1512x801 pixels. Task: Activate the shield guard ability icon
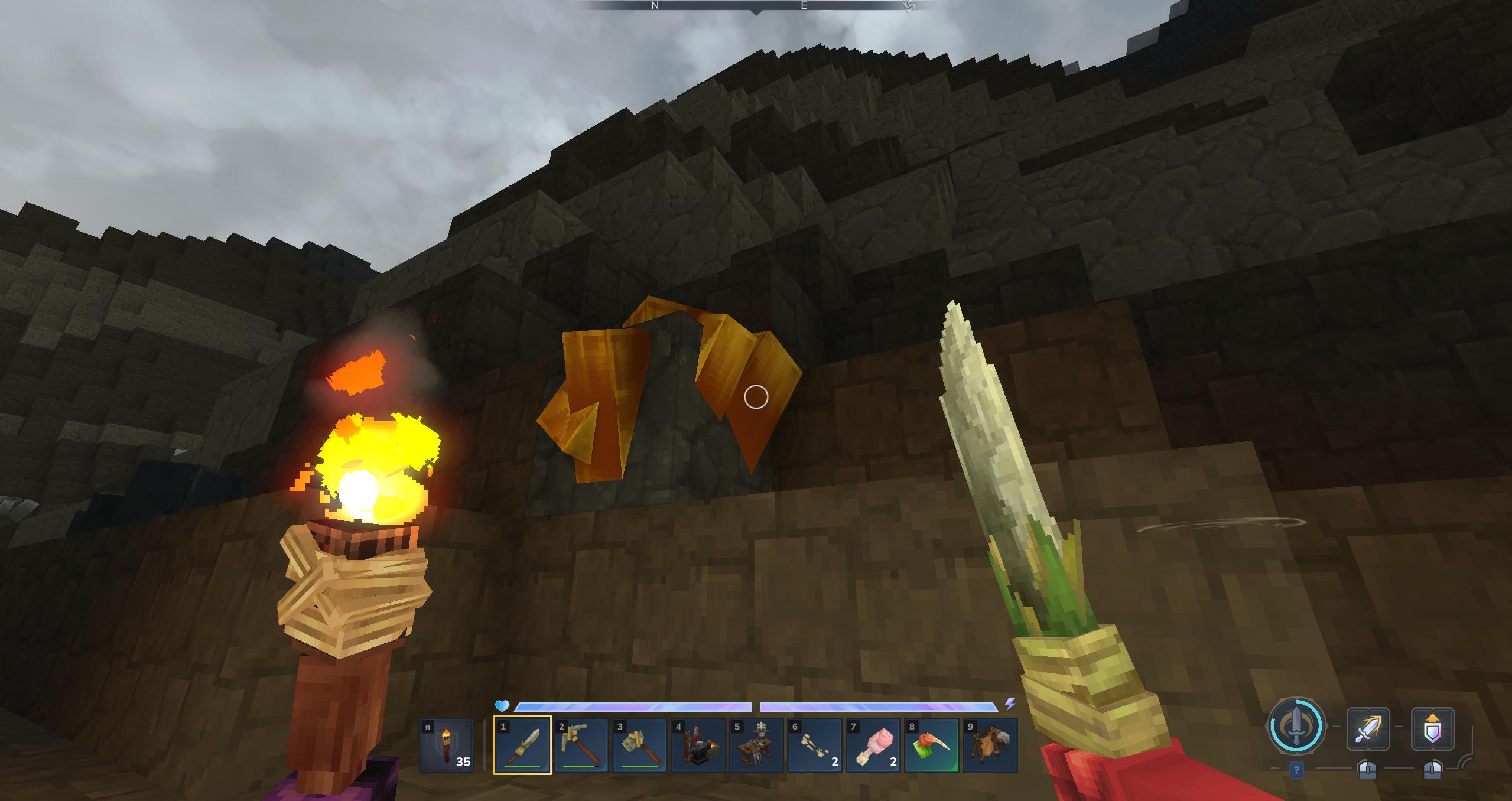[1432, 727]
